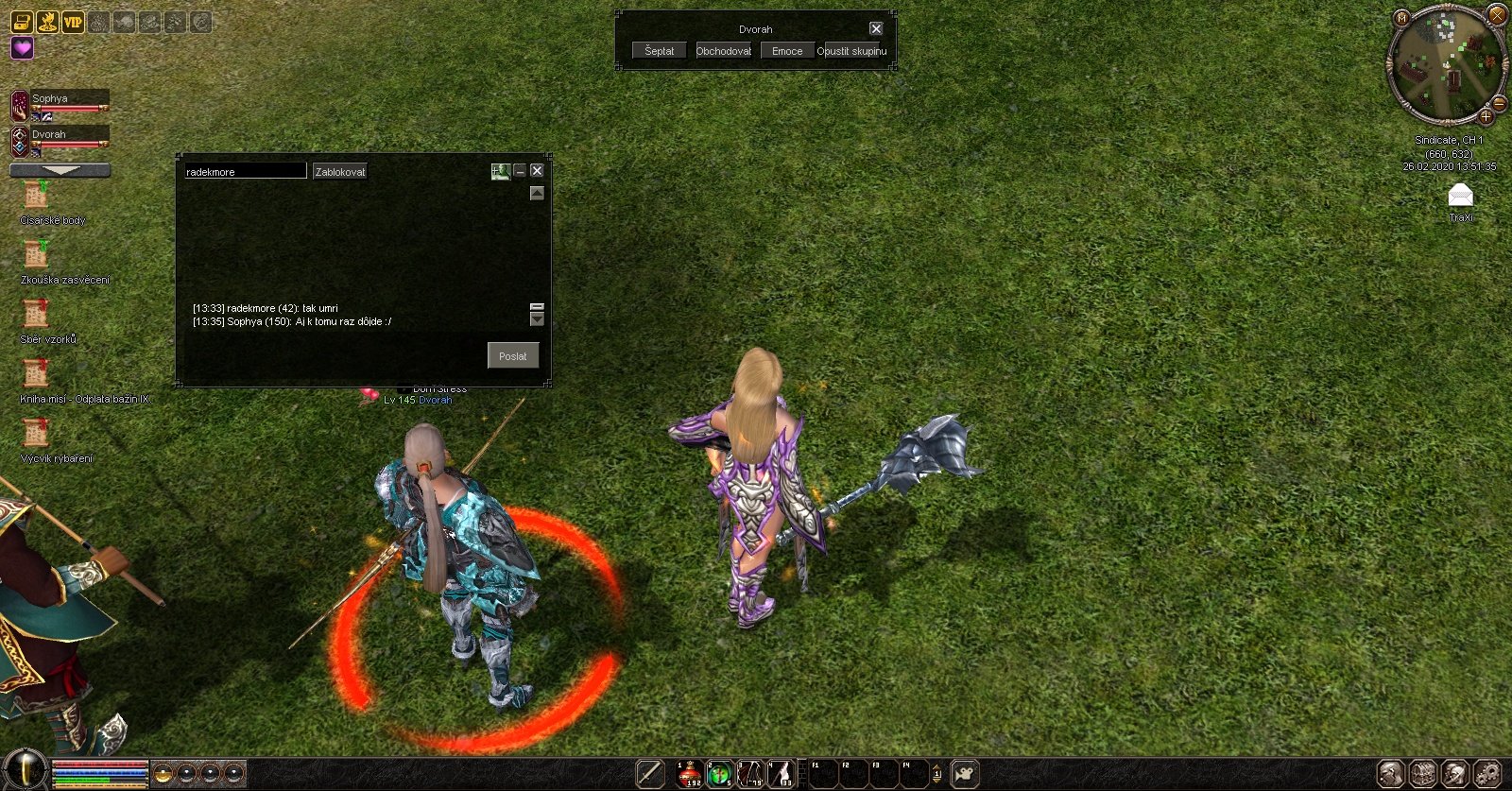Close the Dvorah target panel
1512x791 pixels.
[876, 28]
